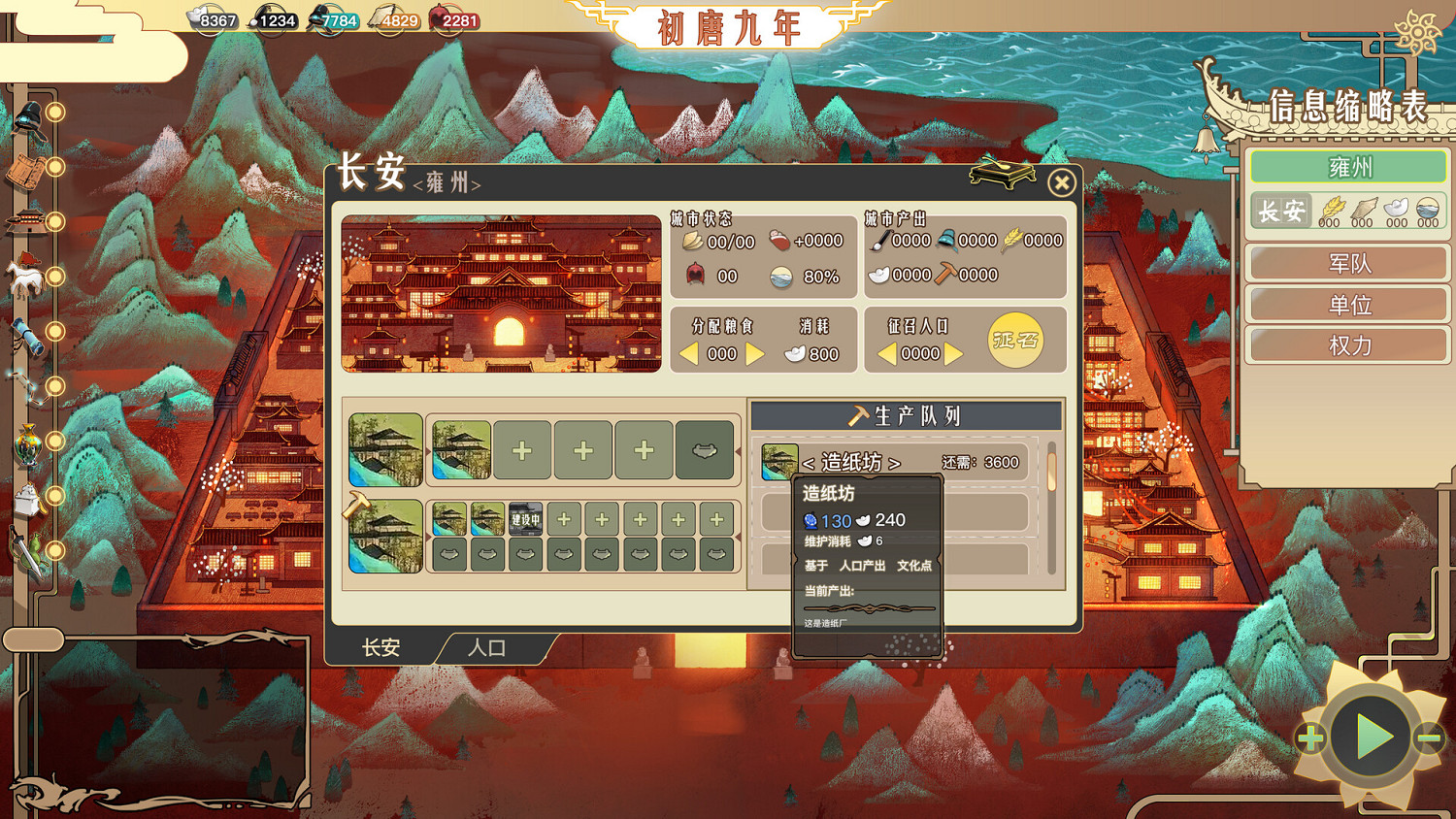Click the paper resource icon showing 4829

coord(394,17)
